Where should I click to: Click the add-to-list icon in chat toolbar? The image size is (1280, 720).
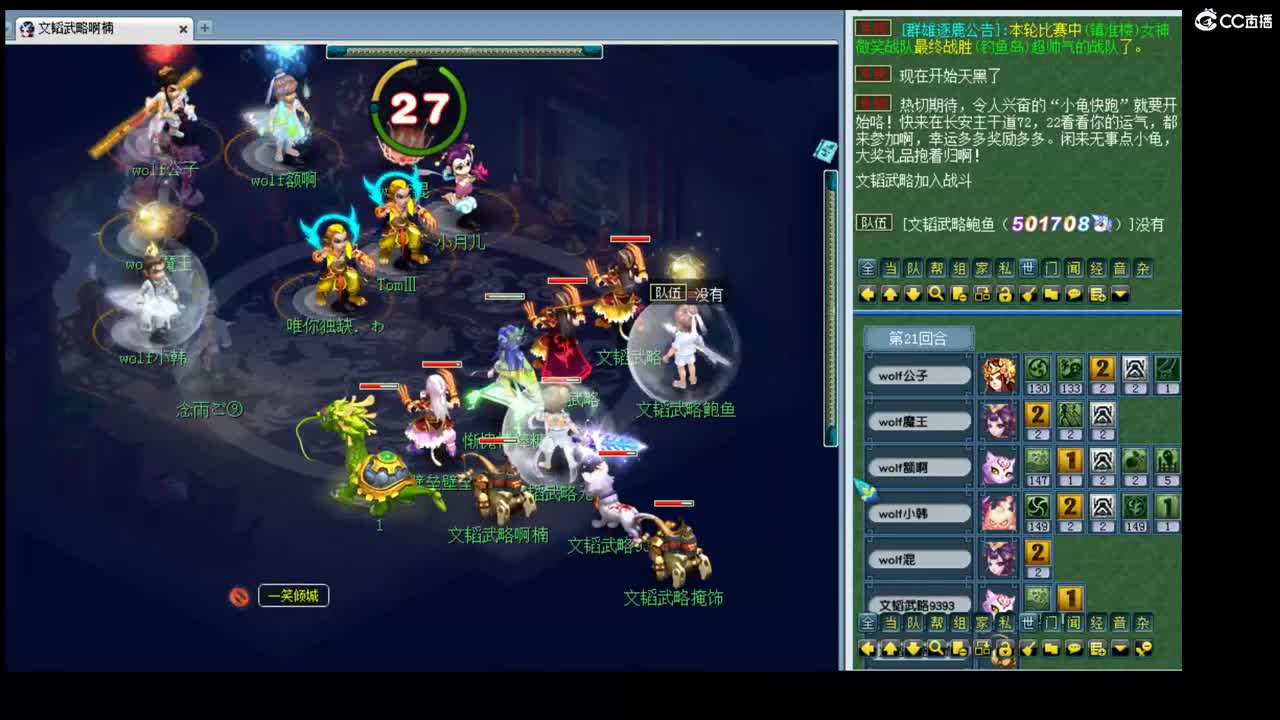point(1097,293)
